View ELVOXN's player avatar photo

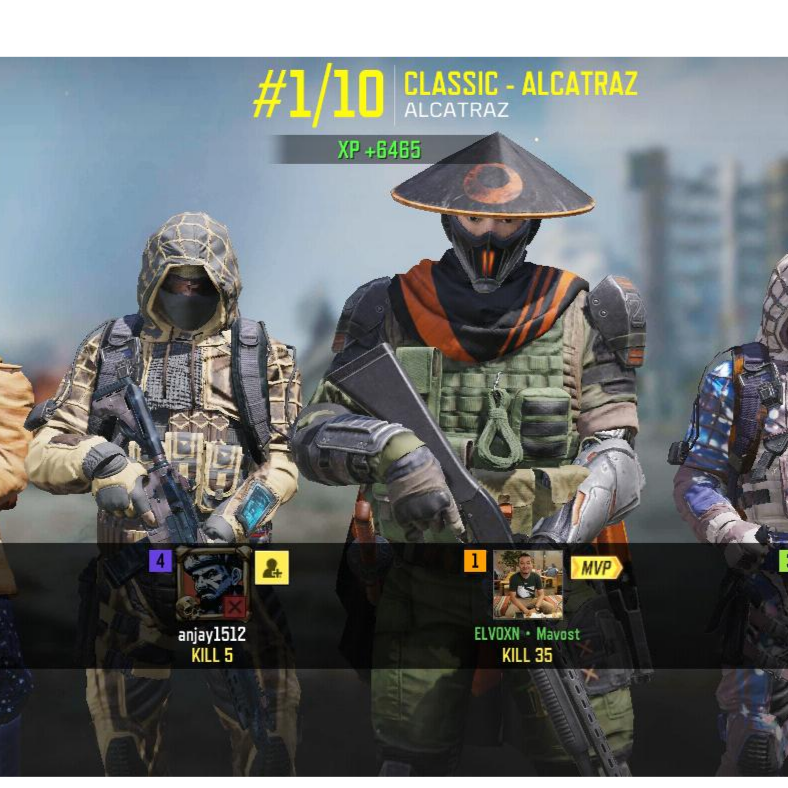(x=527, y=584)
